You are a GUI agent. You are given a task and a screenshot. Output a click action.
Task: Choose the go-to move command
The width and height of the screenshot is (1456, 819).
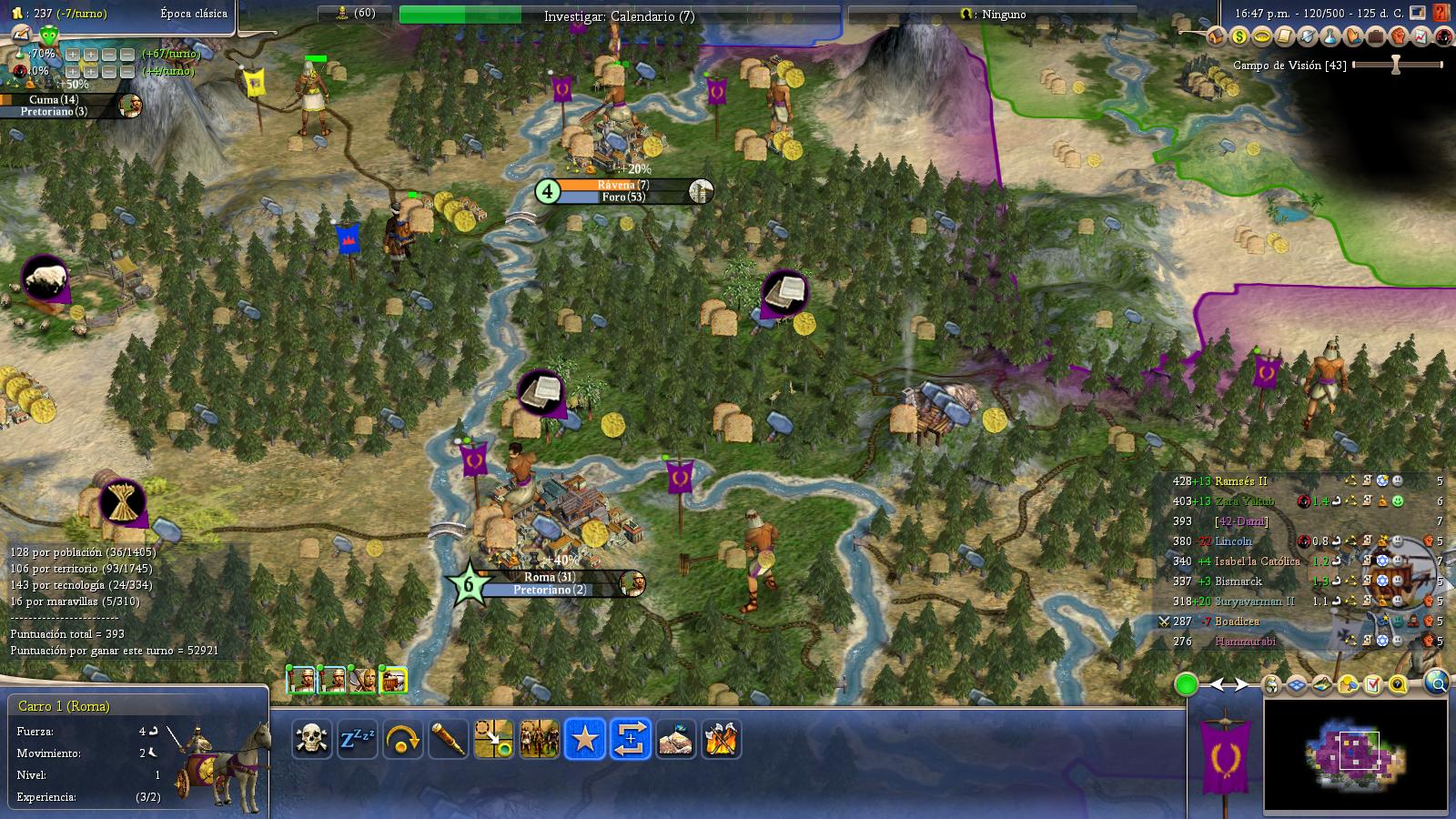494,739
